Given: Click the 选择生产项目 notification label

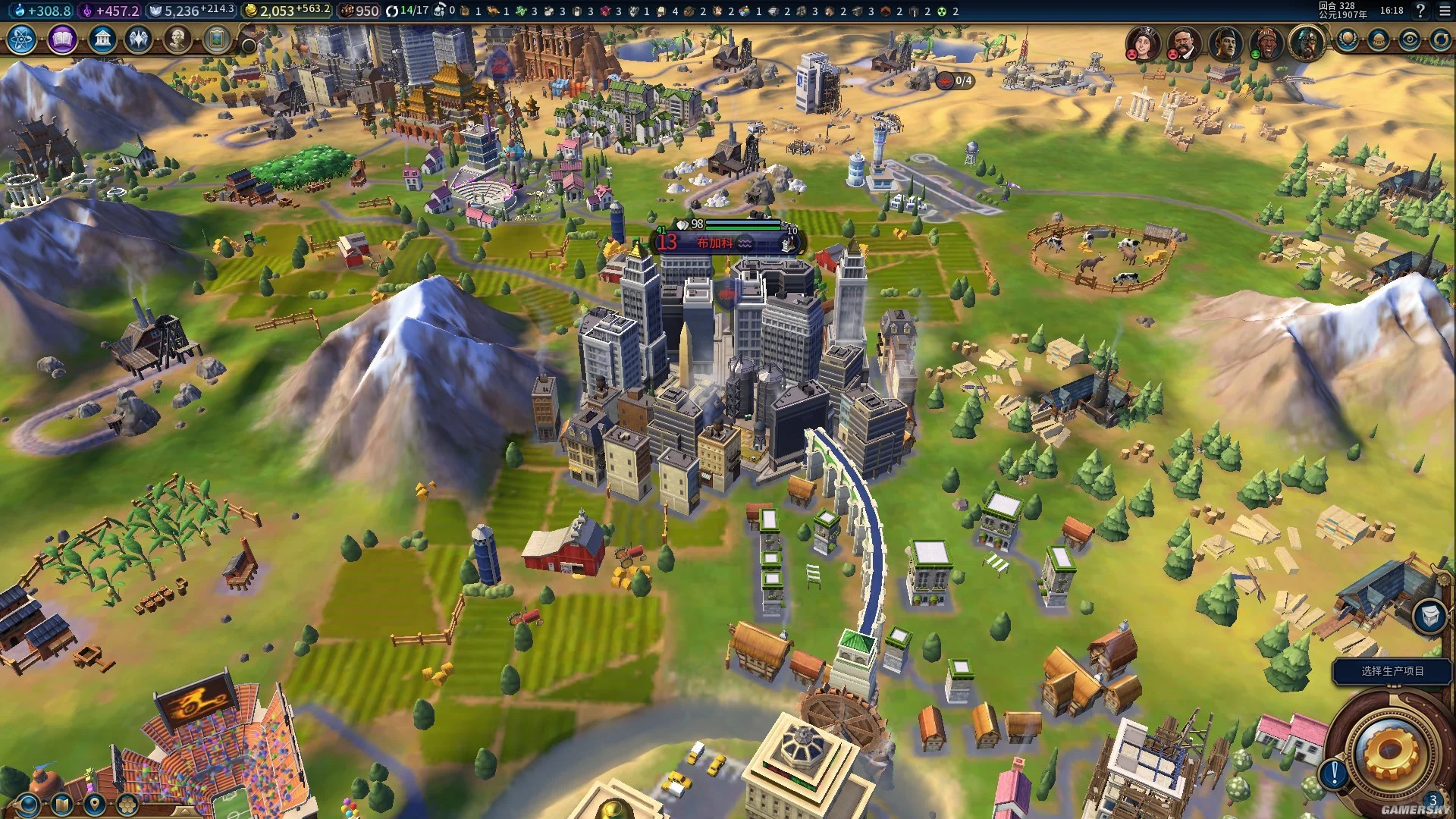Looking at the screenshot, I should [1392, 671].
